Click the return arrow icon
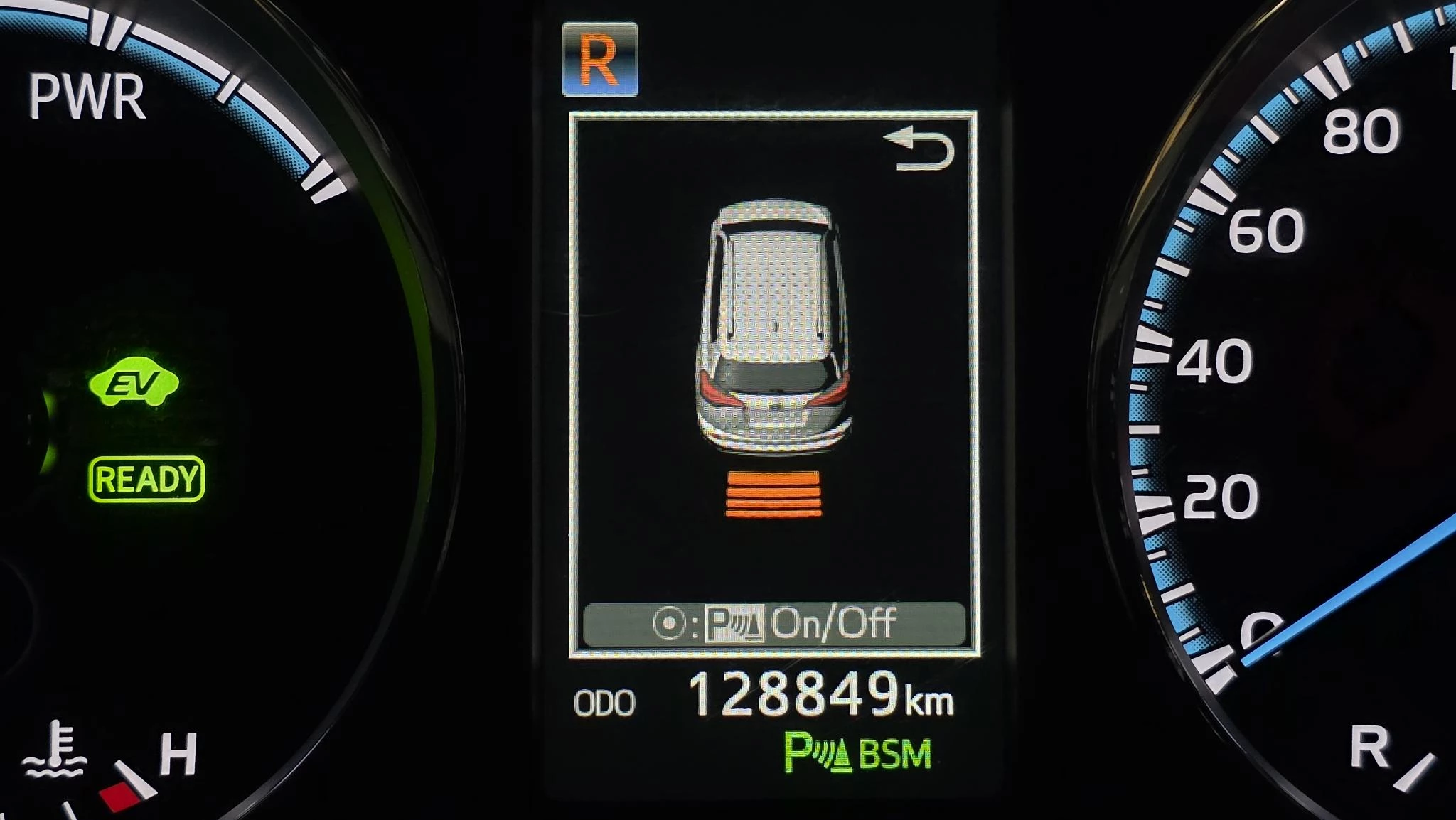 920,150
